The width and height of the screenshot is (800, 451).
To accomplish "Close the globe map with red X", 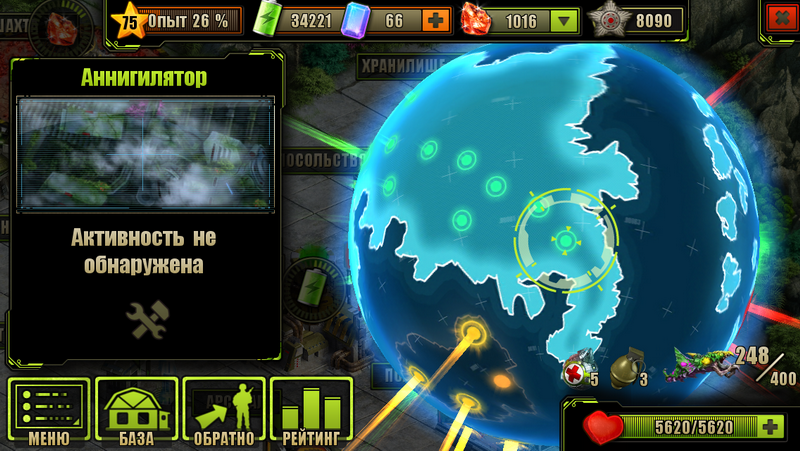I will pyautogui.click(x=777, y=17).
